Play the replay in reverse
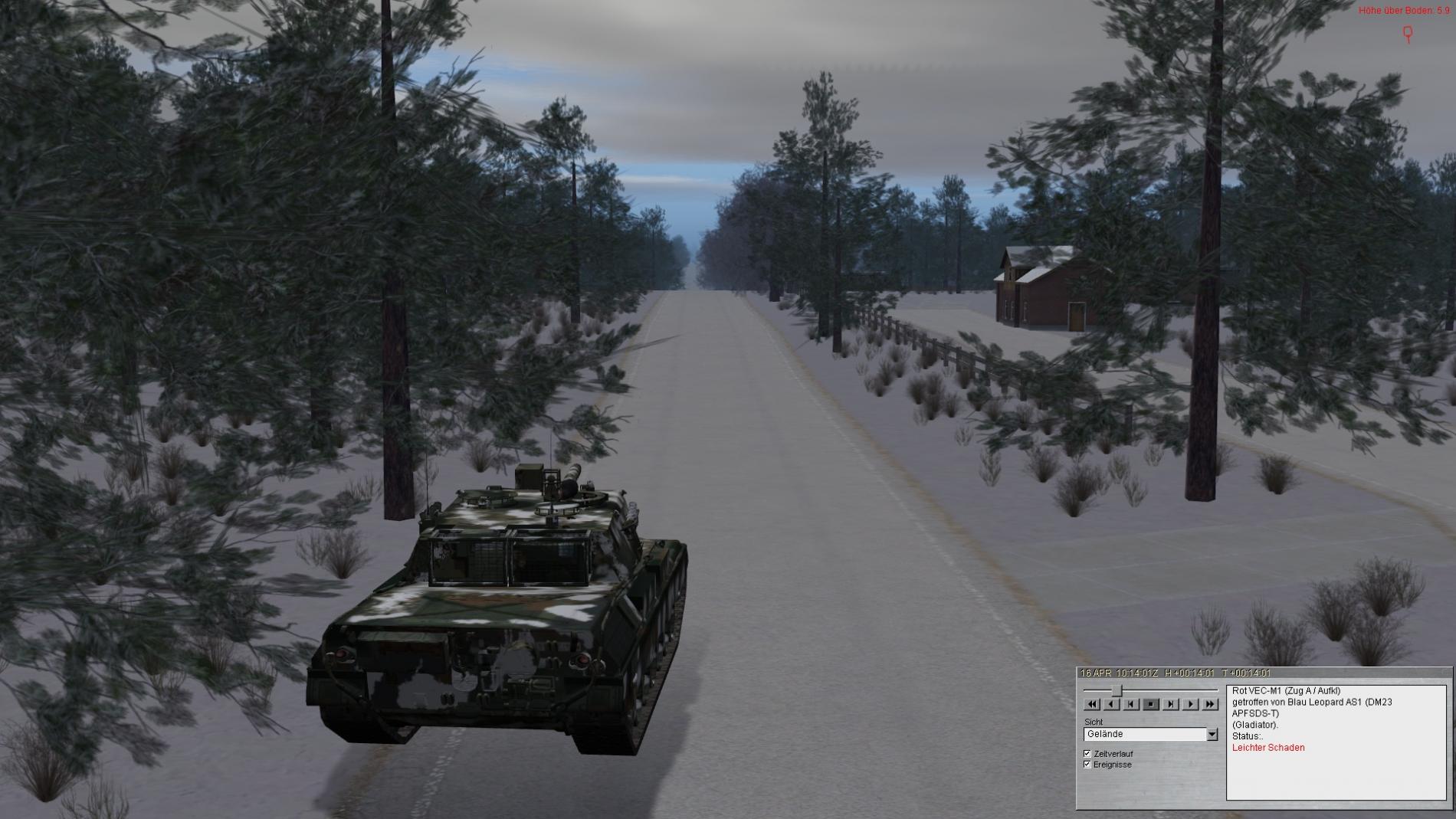This screenshot has width=1456, height=819. click(x=1112, y=704)
